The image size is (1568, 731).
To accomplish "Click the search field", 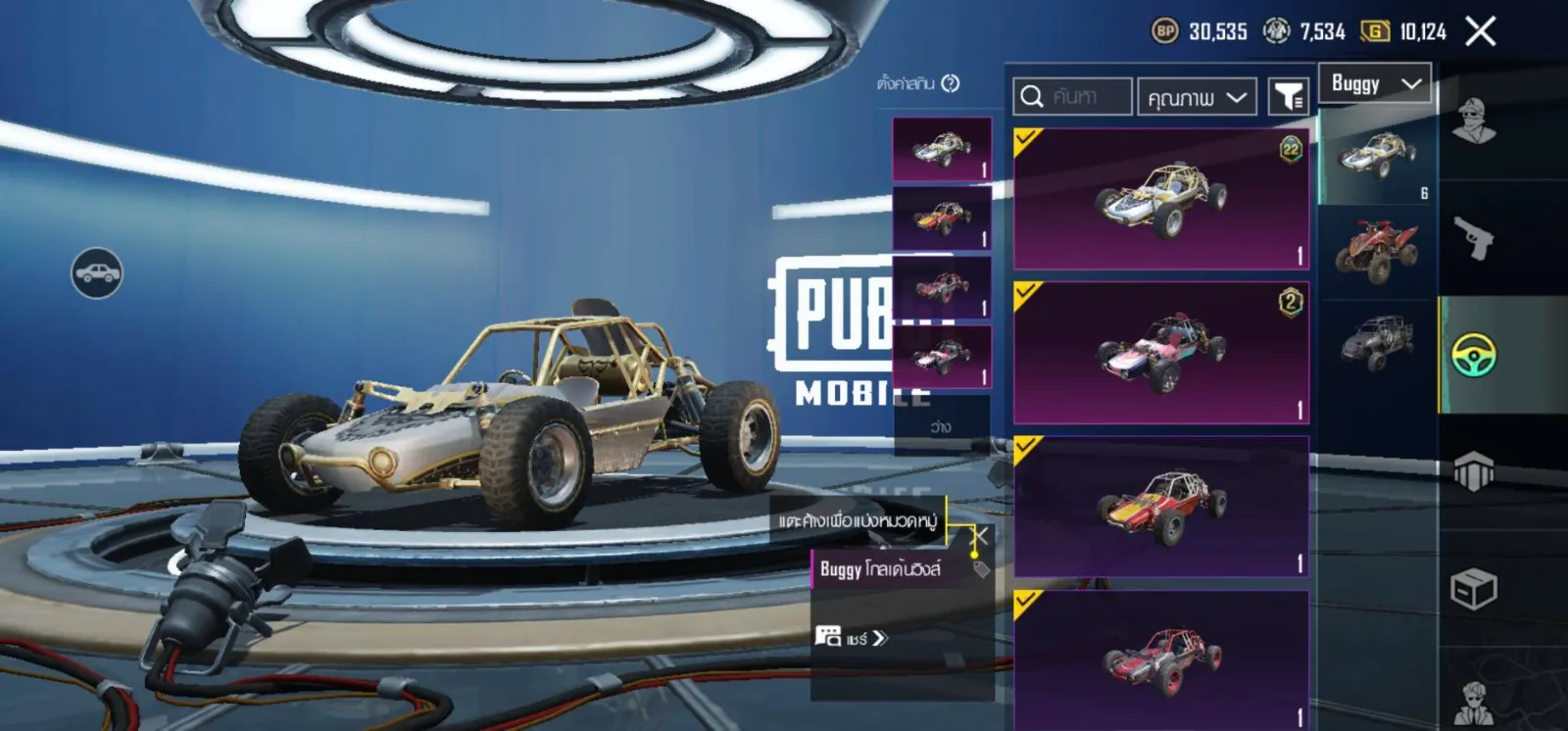I will [x=1073, y=97].
